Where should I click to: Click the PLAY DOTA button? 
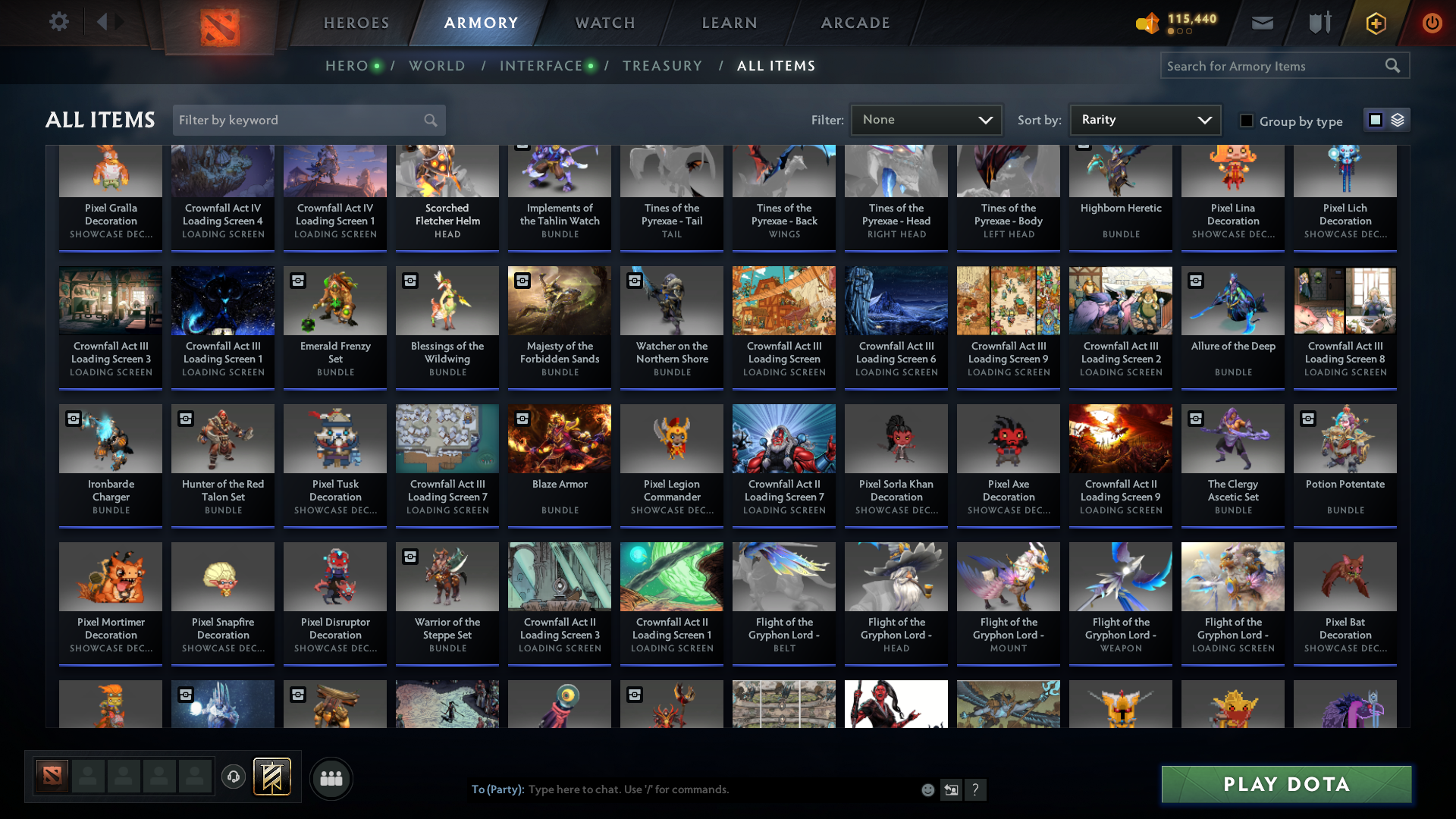[1285, 784]
